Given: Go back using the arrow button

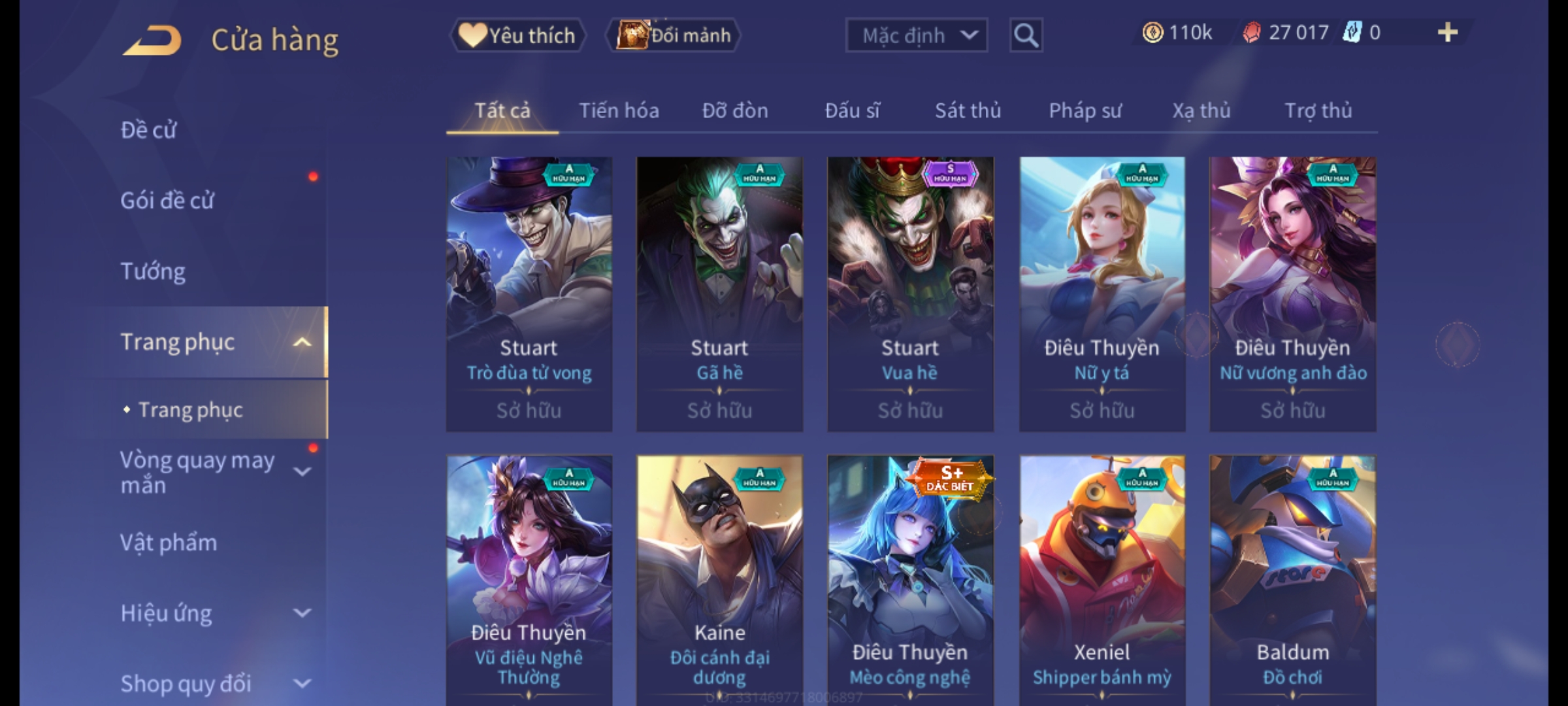Looking at the screenshot, I should [152, 40].
